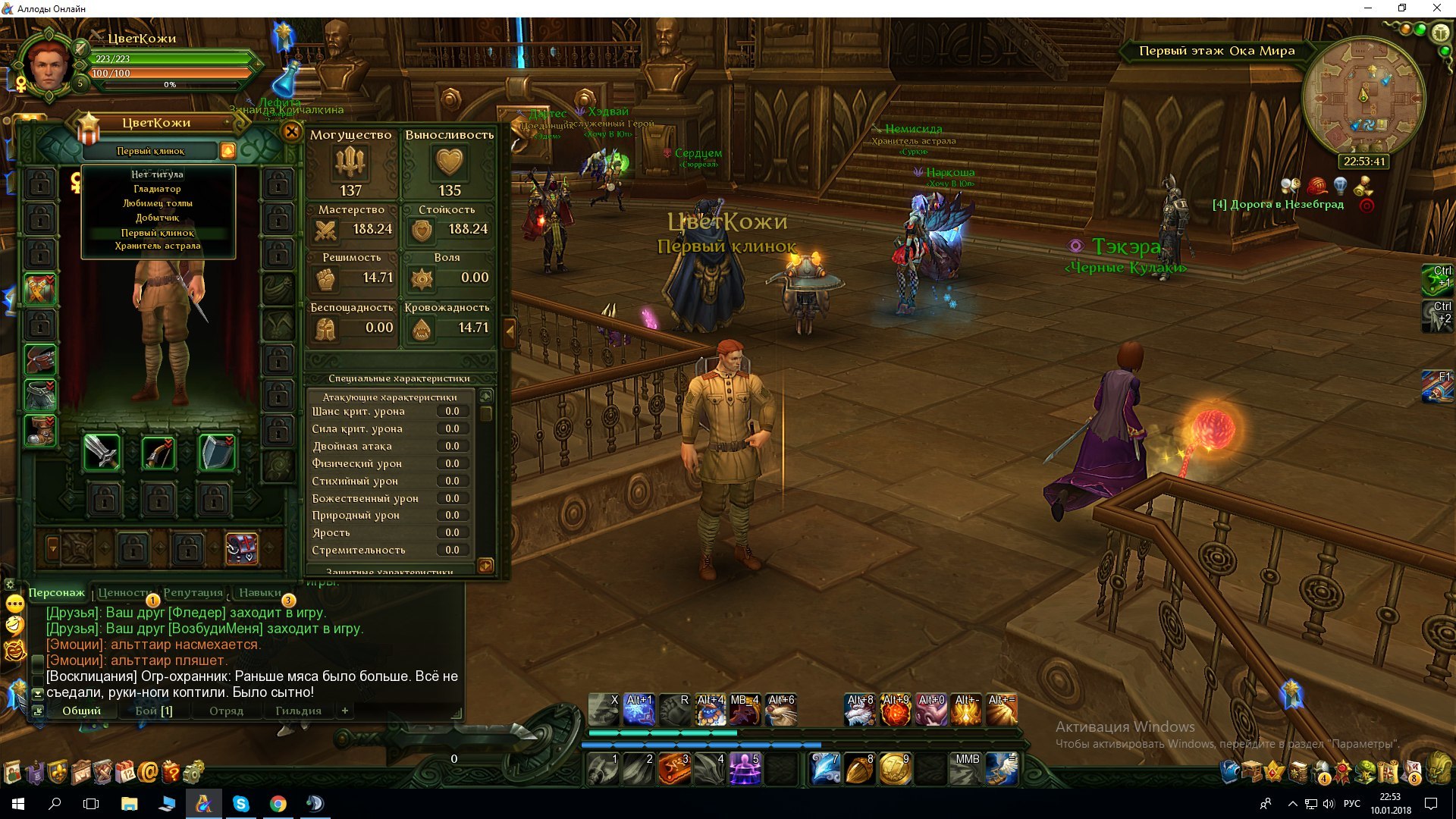Screen dimensions: 1456x819
Task: Open the 'Гильдия' chat tab
Action: 298,711
